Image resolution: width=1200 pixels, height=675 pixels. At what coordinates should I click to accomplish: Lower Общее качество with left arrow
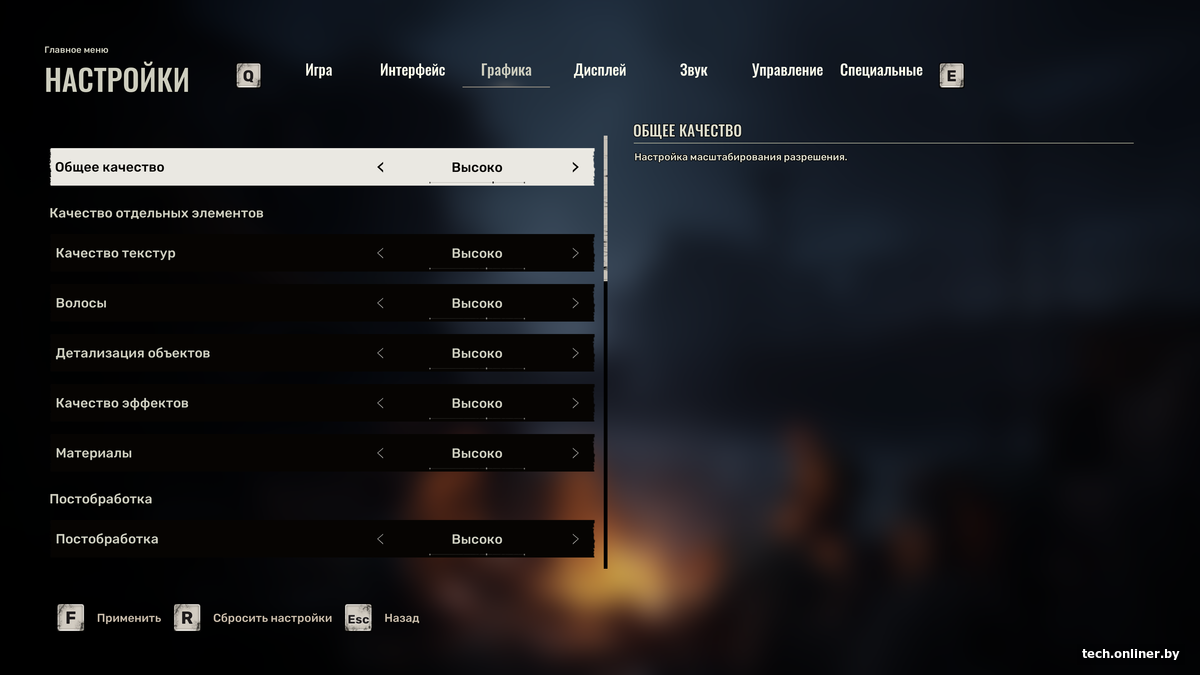coord(380,167)
